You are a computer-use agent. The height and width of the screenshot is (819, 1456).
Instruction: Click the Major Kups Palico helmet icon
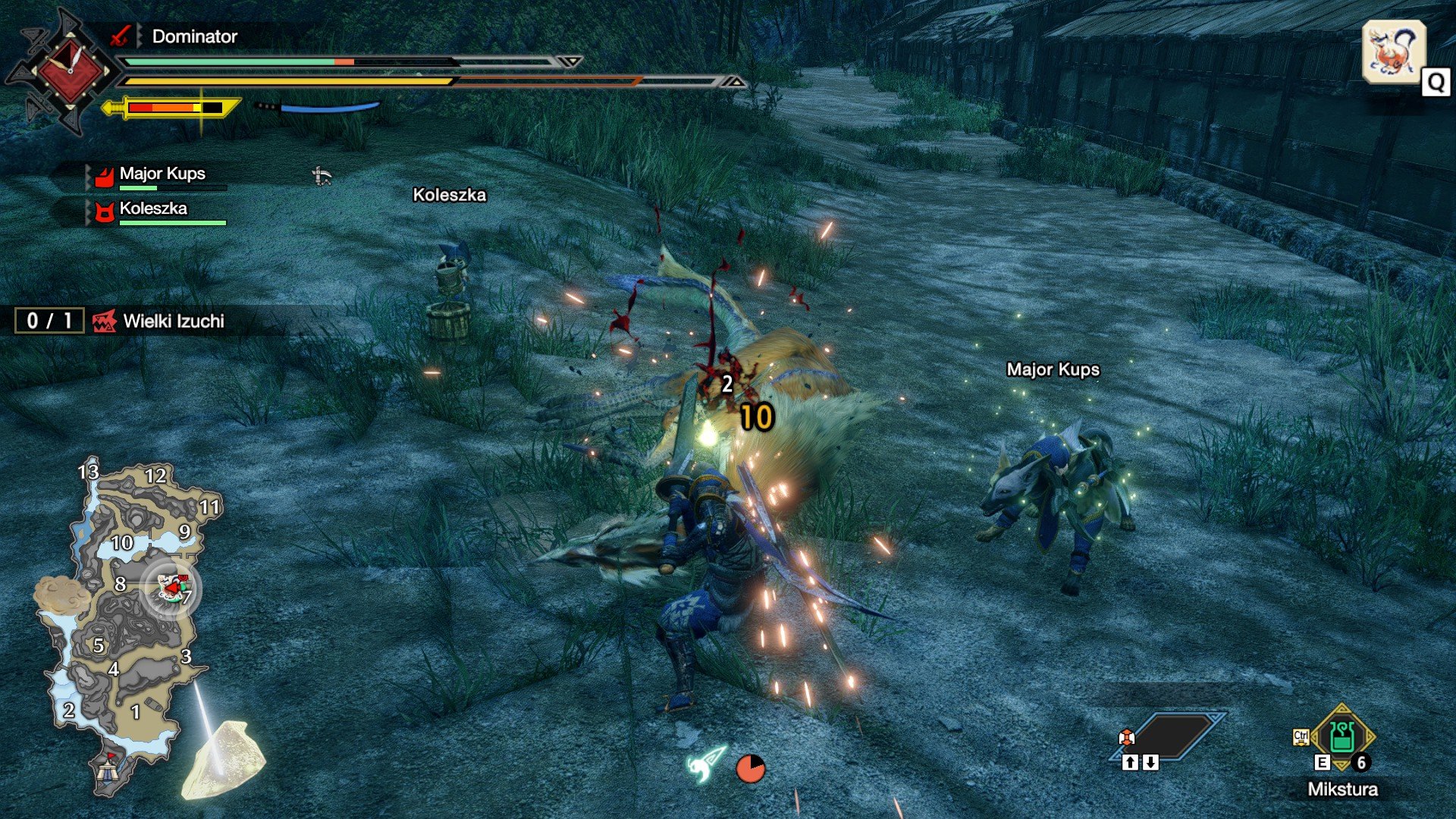tap(105, 175)
